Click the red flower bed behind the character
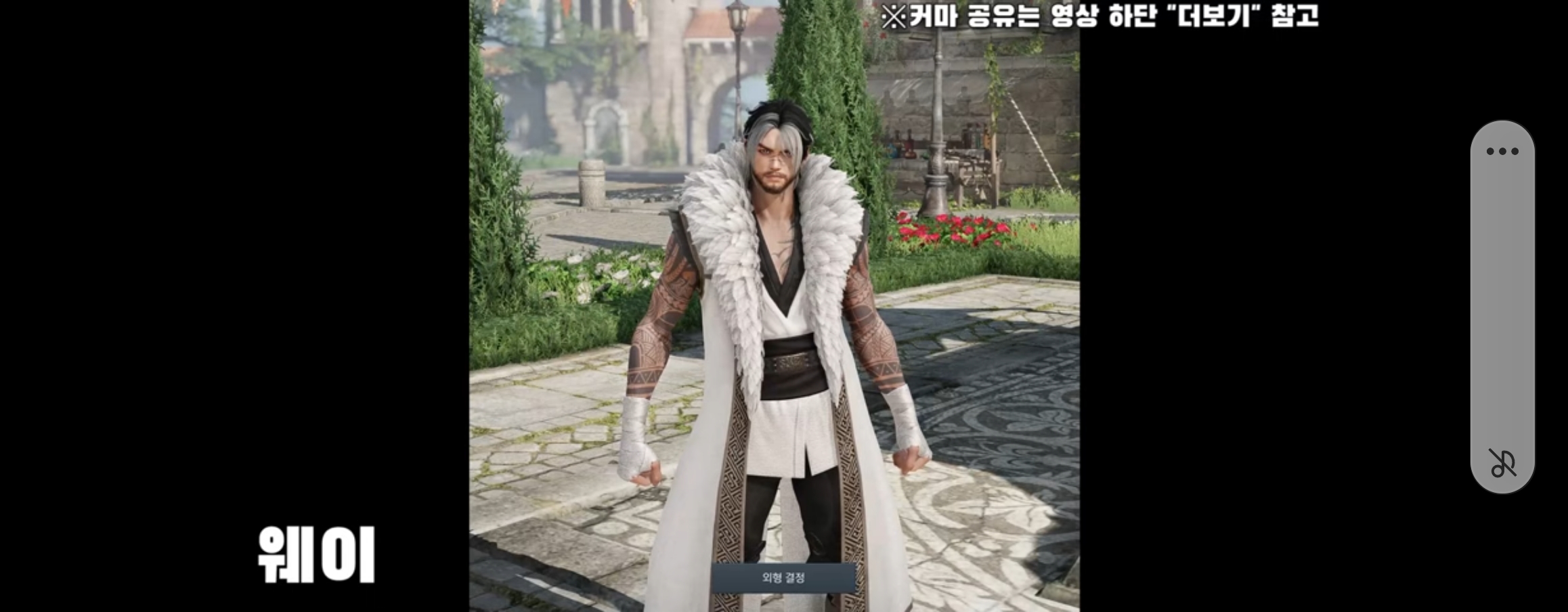Screen dimensions: 1568x612 pyautogui.click(x=948, y=230)
